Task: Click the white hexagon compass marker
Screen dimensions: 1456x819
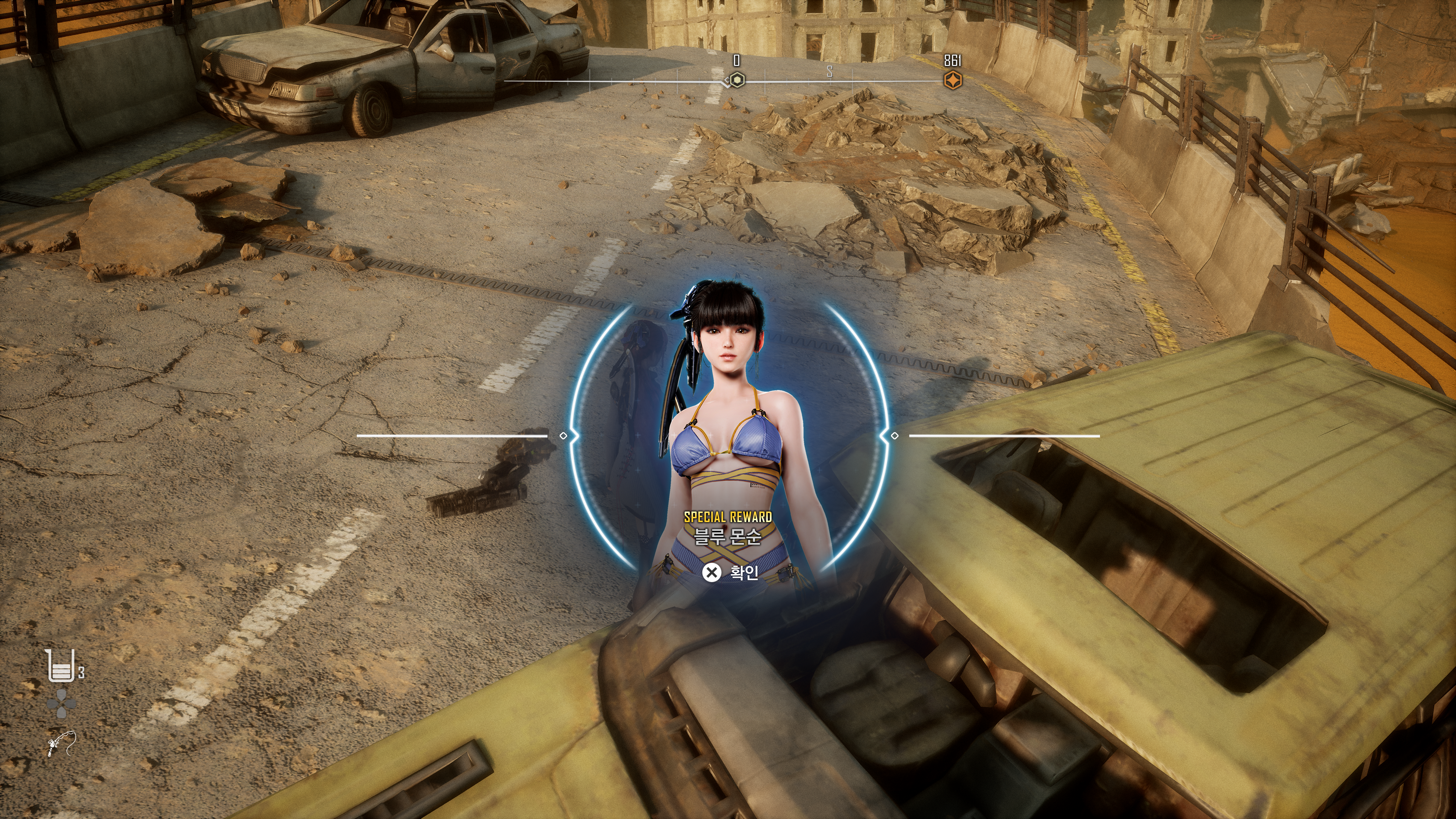Action: click(x=736, y=80)
